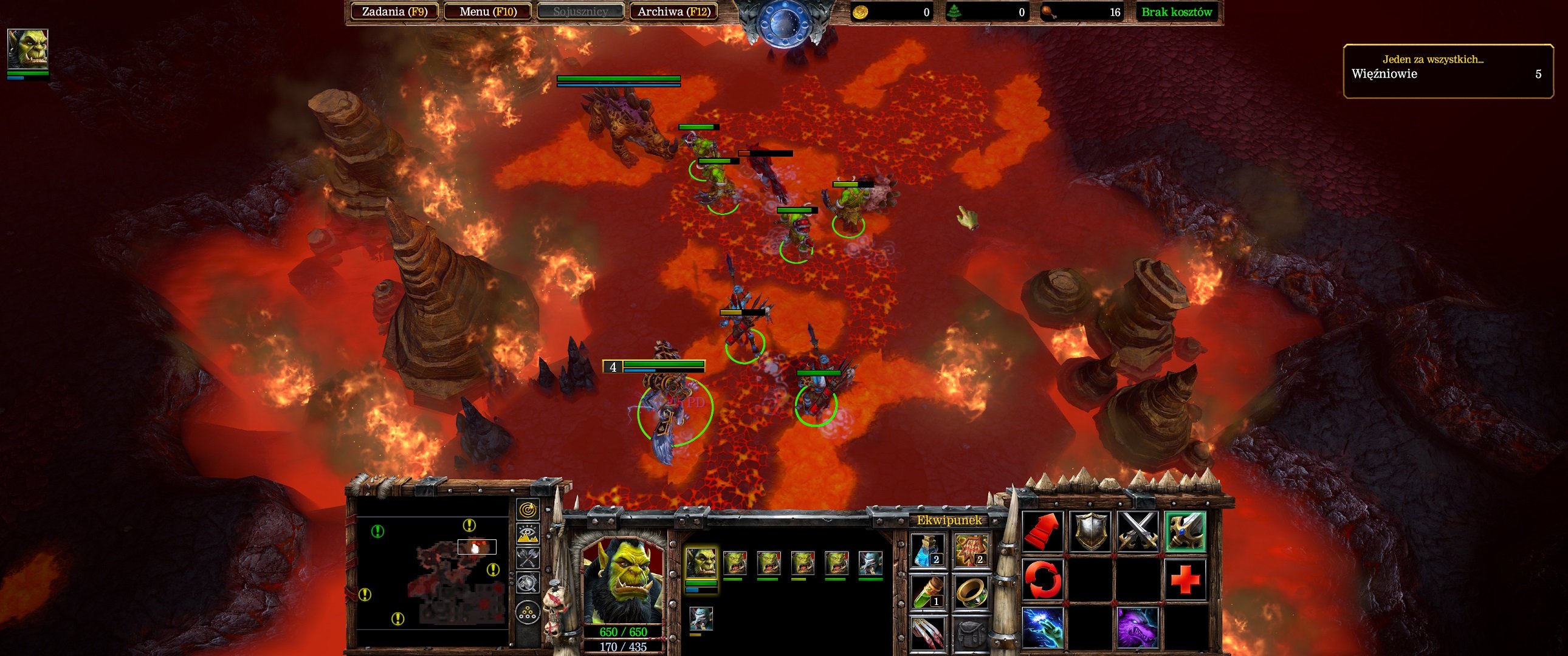
Task: Activate the minimap signal ping button
Action: pos(527,510)
